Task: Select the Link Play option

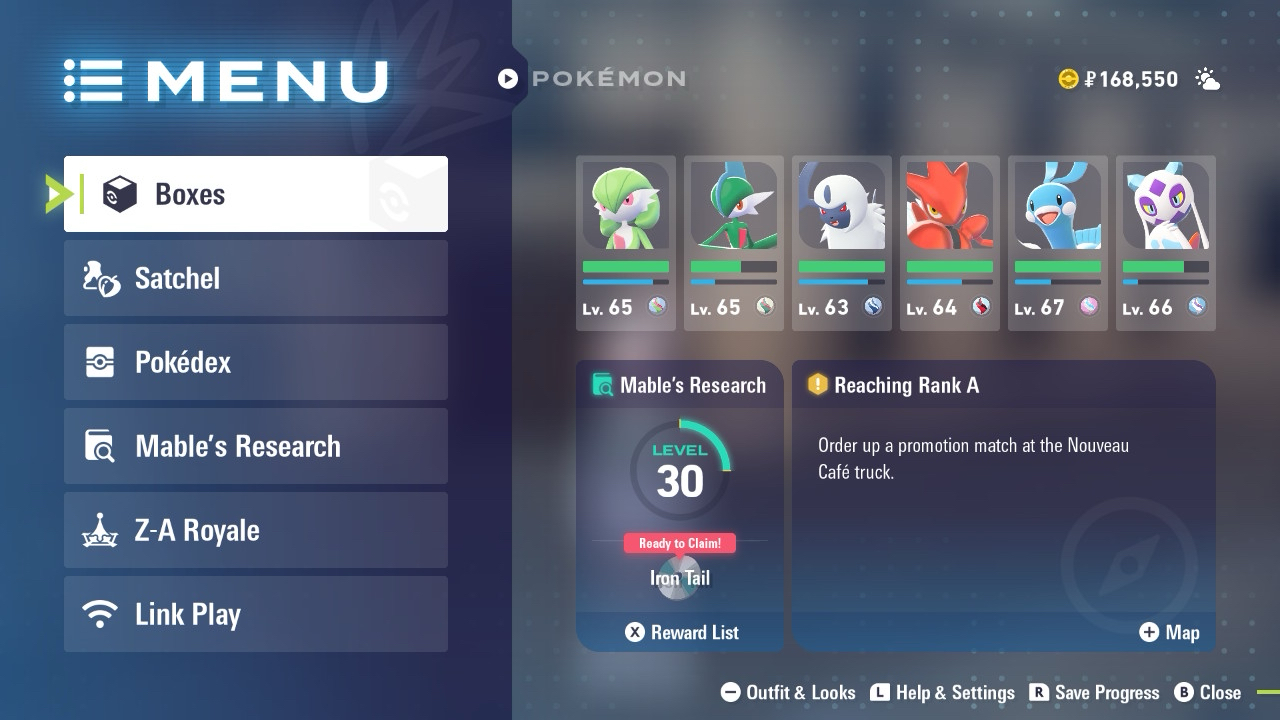Action: (255, 614)
